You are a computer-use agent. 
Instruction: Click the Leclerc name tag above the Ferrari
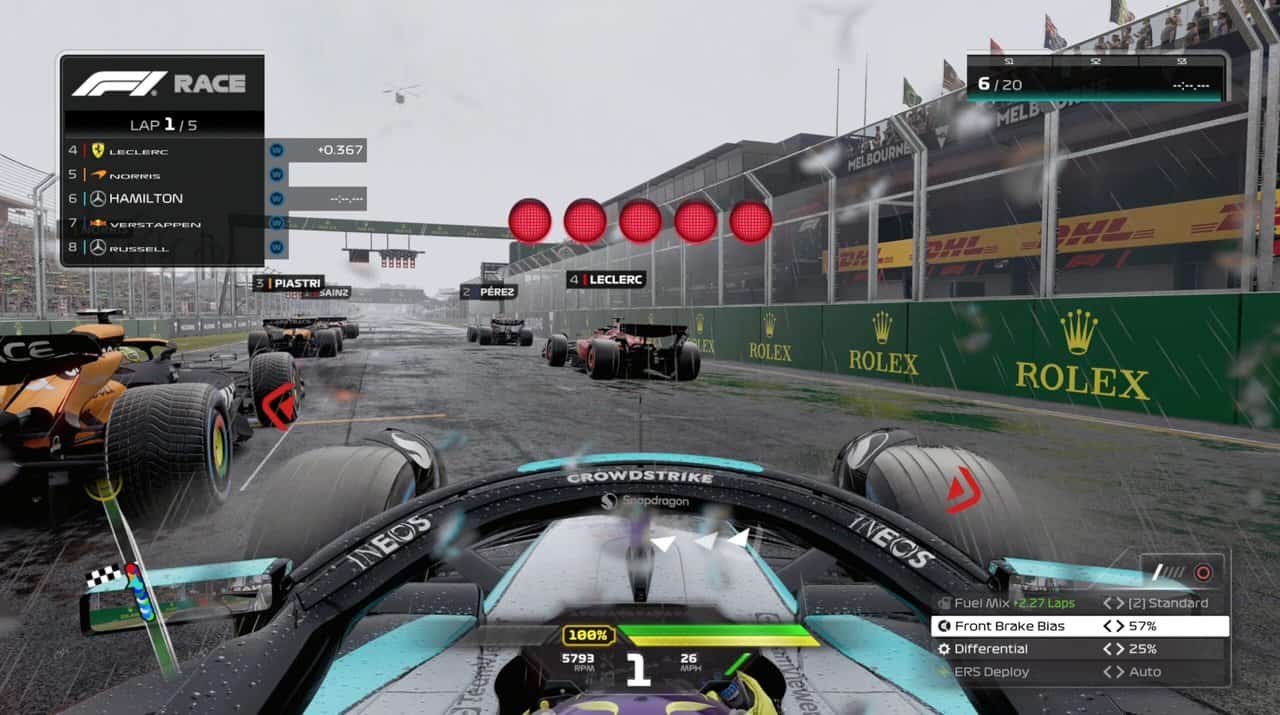pos(606,279)
